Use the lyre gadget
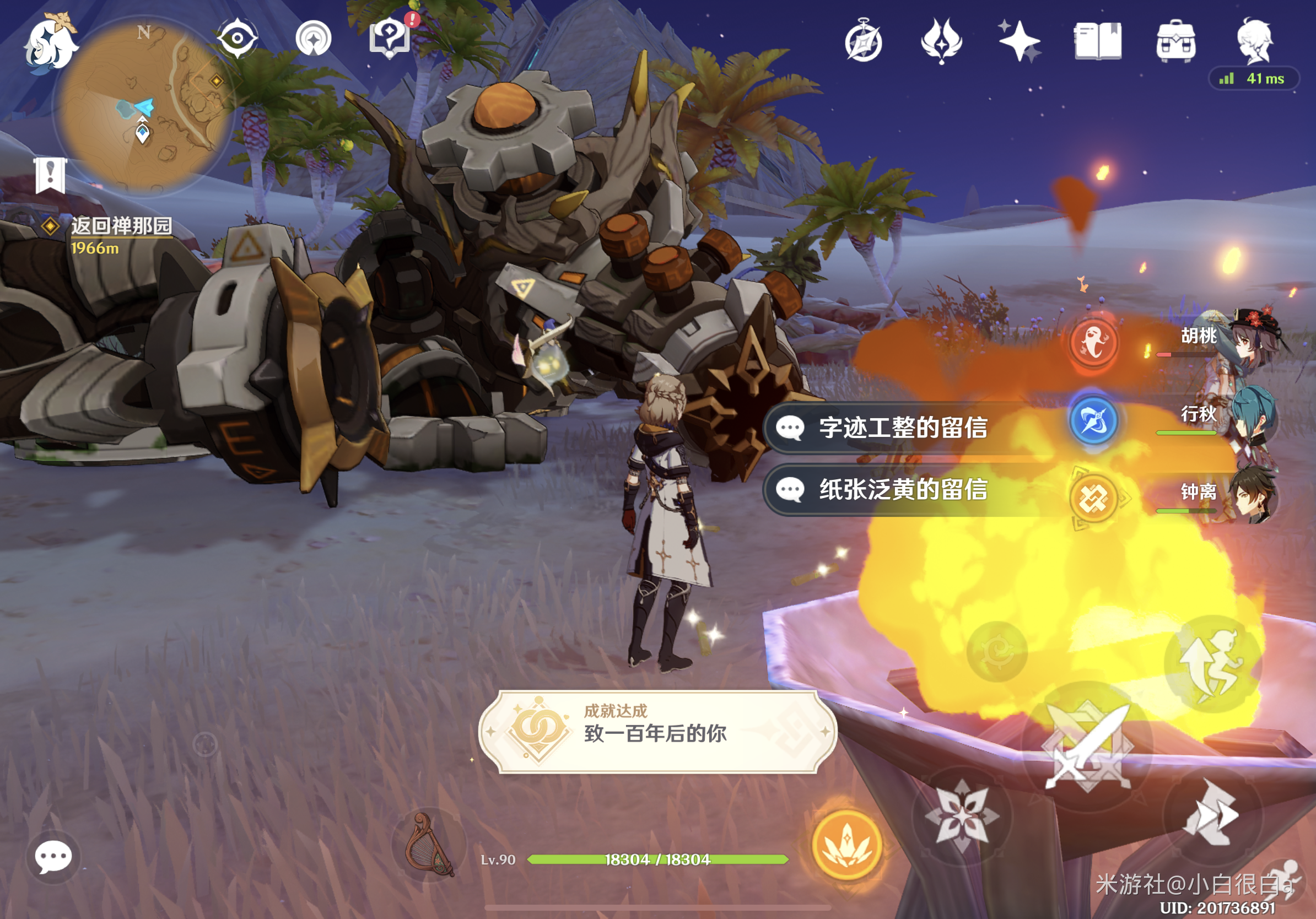 coord(428,845)
